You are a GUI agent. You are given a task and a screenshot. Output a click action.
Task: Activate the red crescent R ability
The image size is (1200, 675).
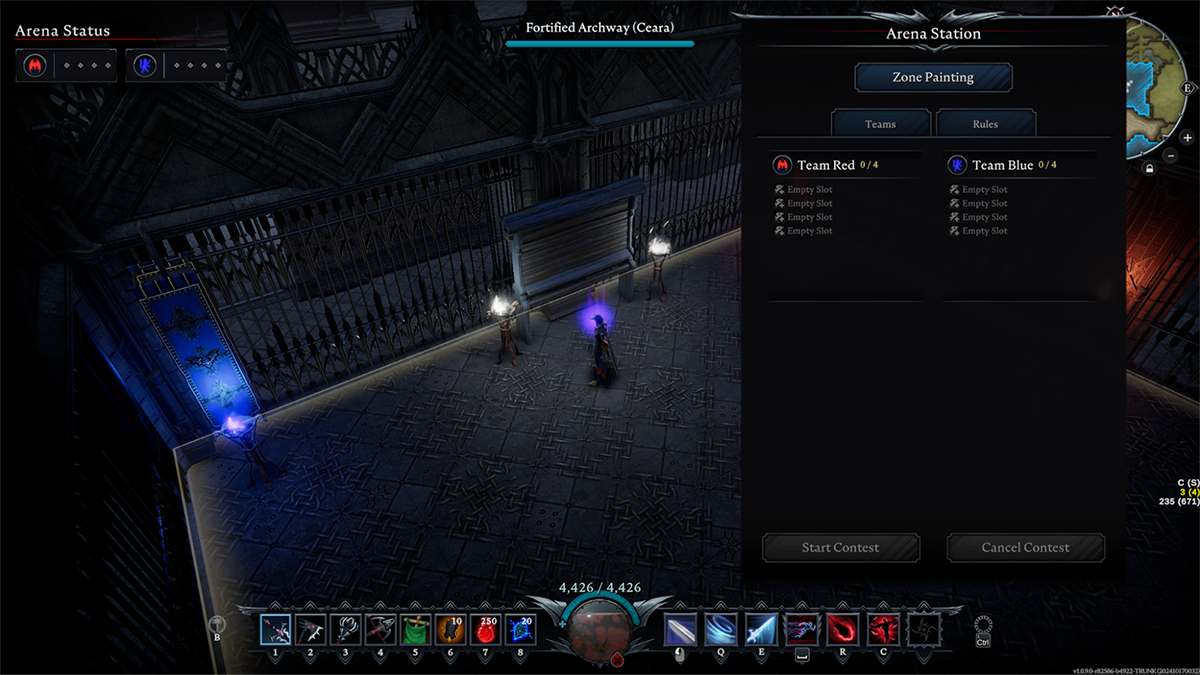842,630
